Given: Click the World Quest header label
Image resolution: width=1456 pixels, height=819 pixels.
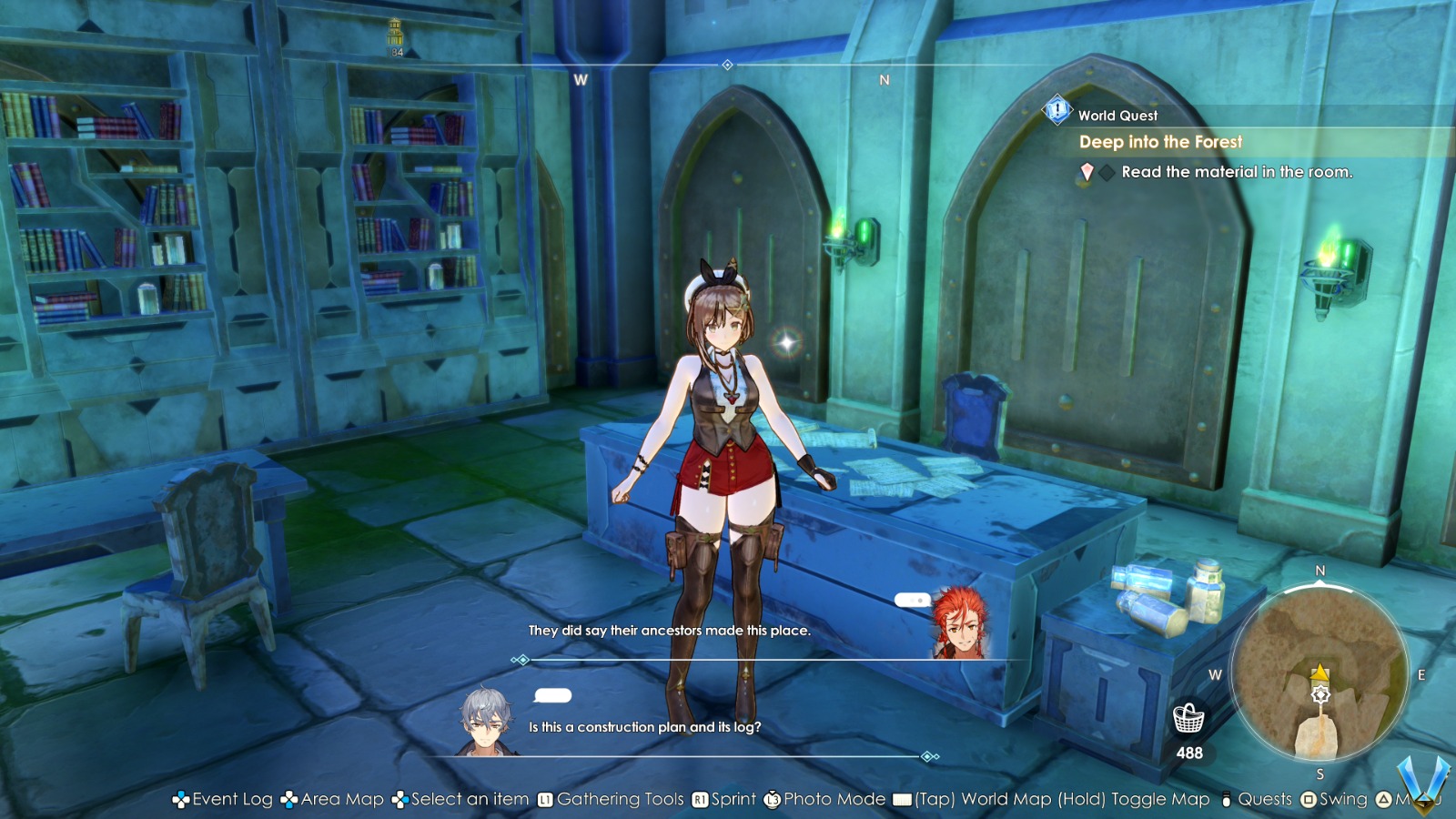Looking at the screenshot, I should (1117, 116).
